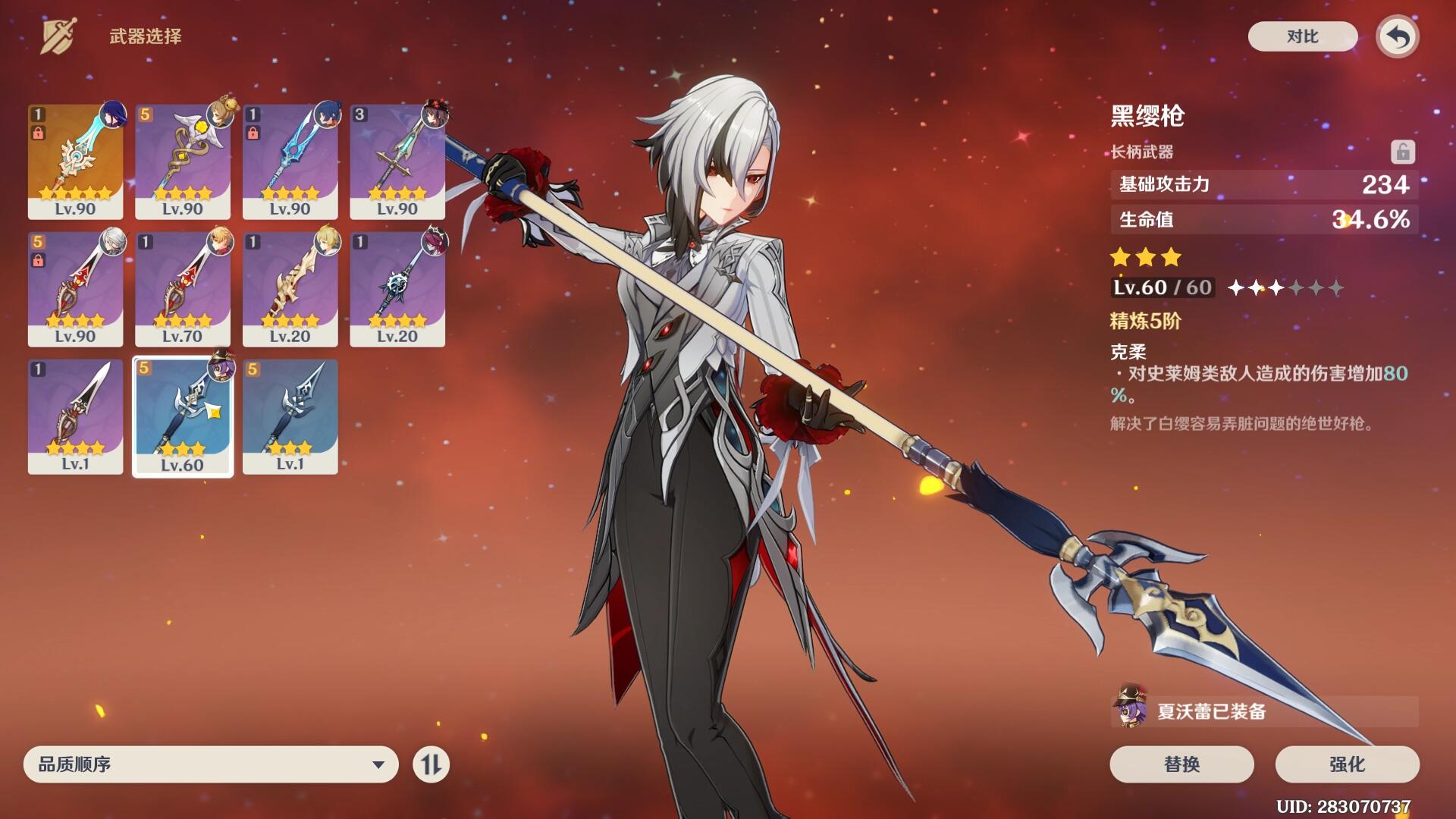Reverse the sort order with arrows button
This screenshot has width=1456, height=819.
(x=431, y=764)
